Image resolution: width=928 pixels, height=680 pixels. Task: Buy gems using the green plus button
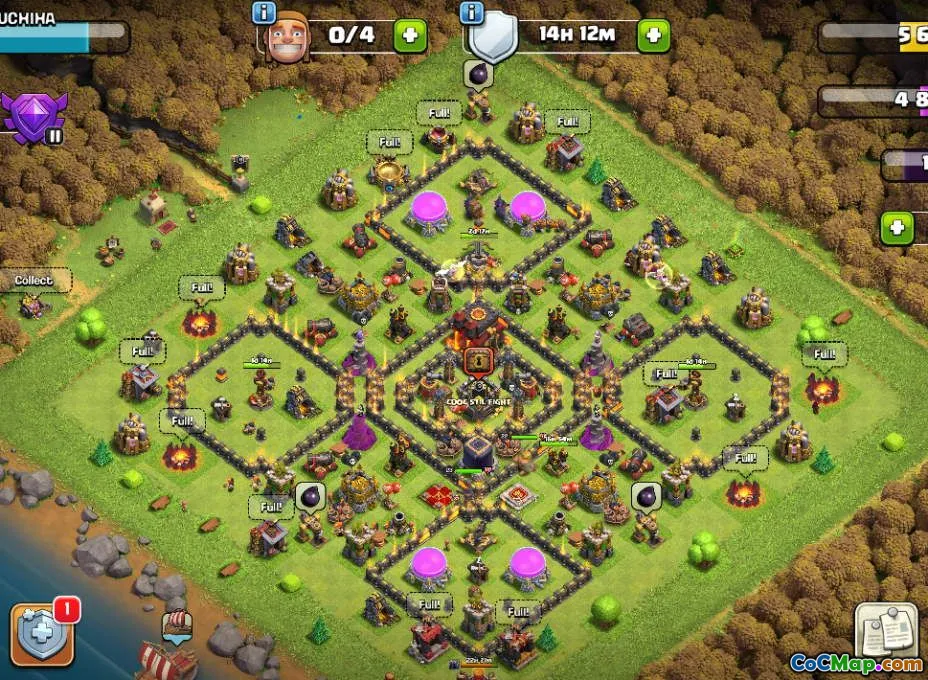pyautogui.click(x=897, y=228)
